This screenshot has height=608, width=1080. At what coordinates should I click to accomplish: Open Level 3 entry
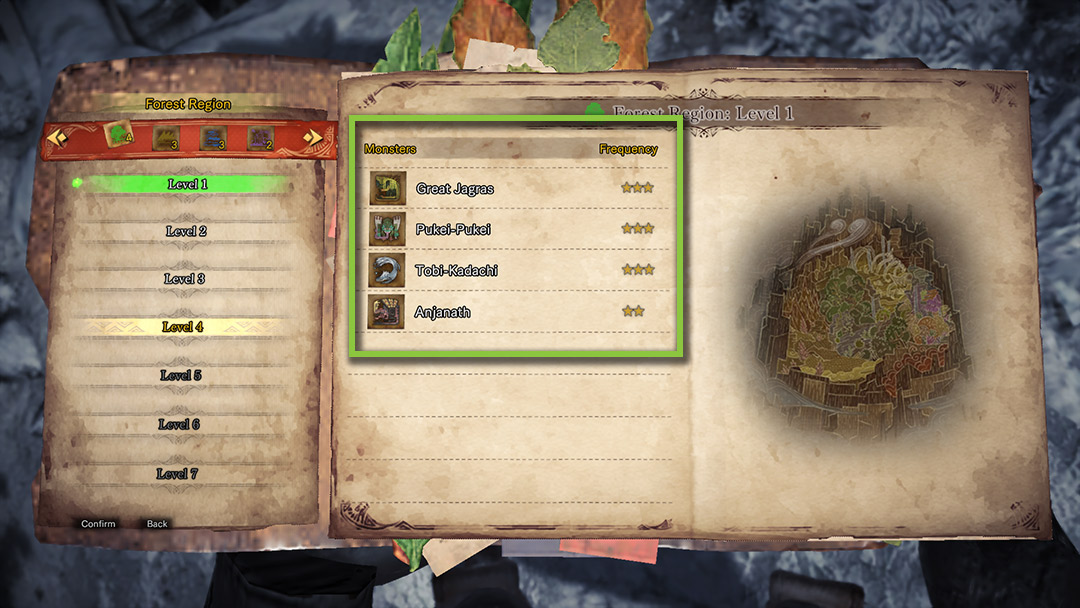(184, 279)
